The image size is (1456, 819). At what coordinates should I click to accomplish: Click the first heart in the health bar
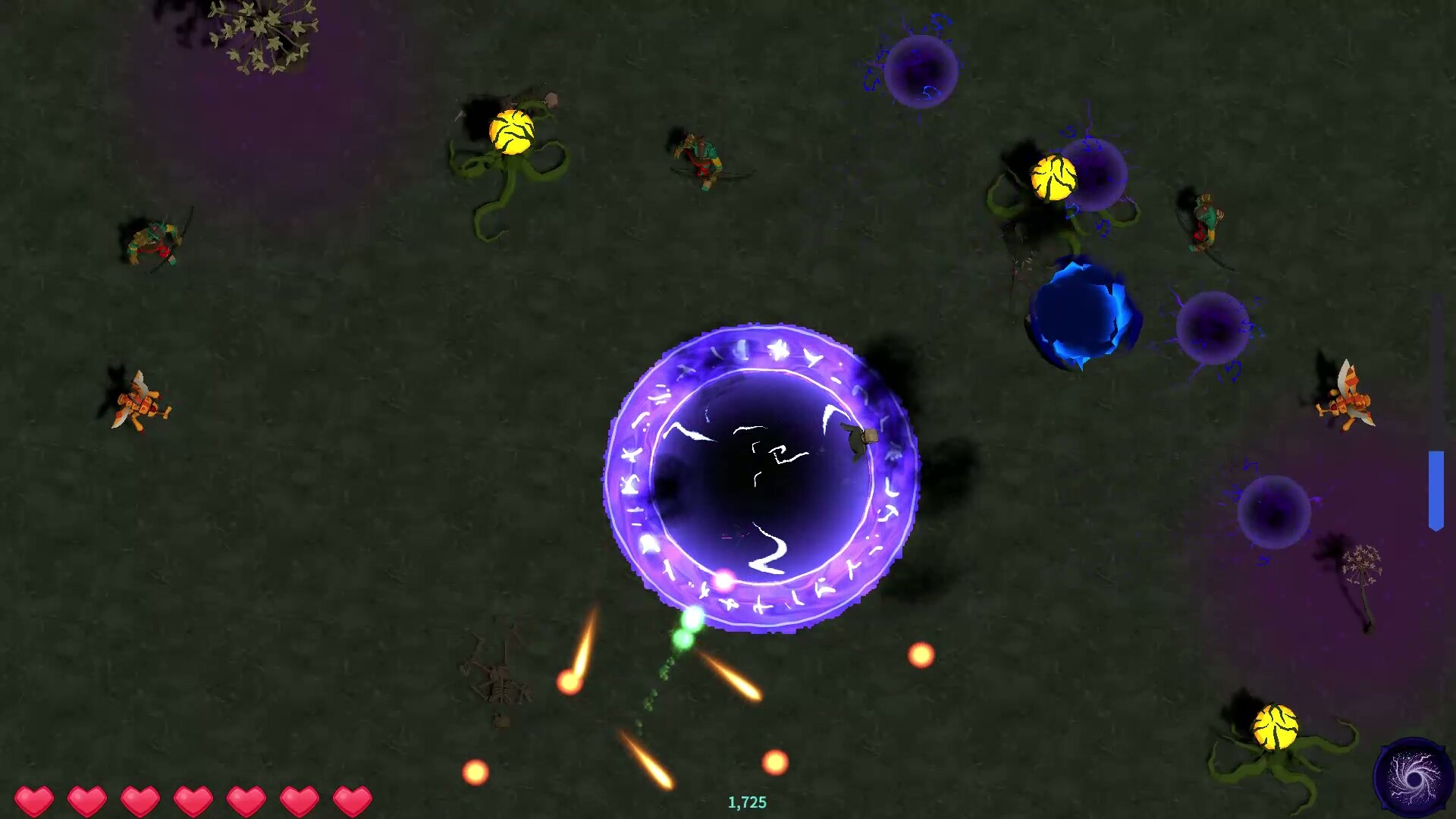tap(33, 799)
